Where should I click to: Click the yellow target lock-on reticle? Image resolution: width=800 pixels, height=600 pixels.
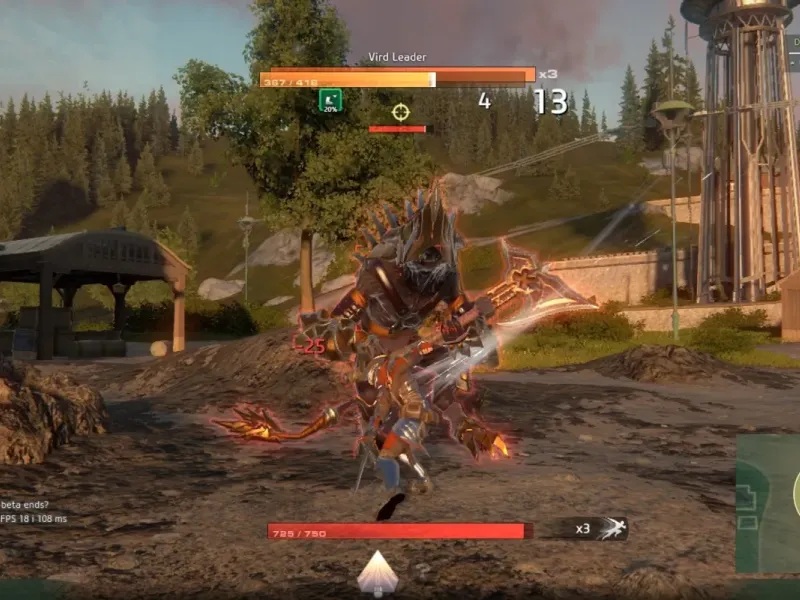(x=400, y=111)
